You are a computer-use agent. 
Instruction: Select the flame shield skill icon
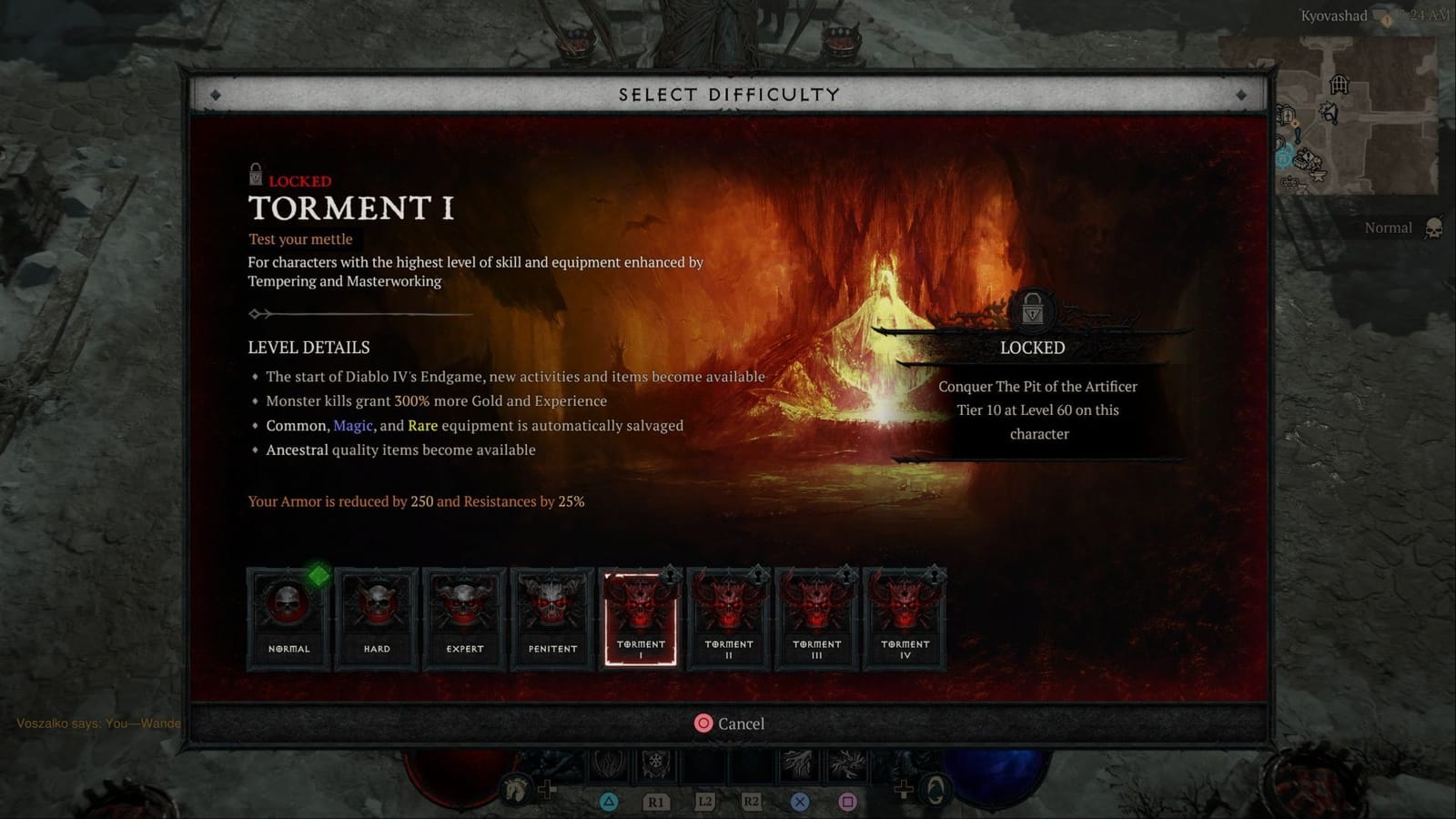point(608,765)
